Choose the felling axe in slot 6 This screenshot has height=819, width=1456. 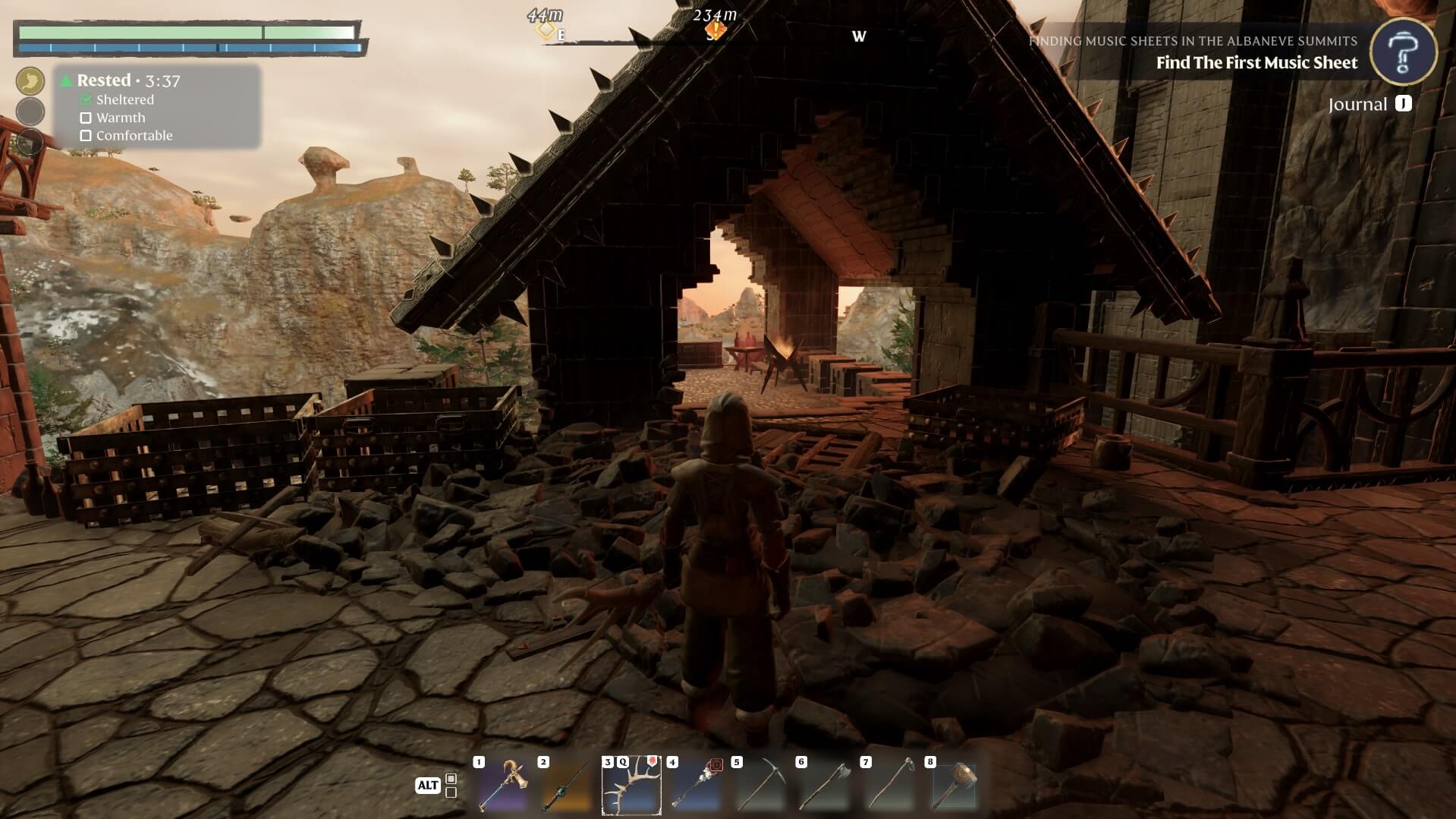coord(825,786)
